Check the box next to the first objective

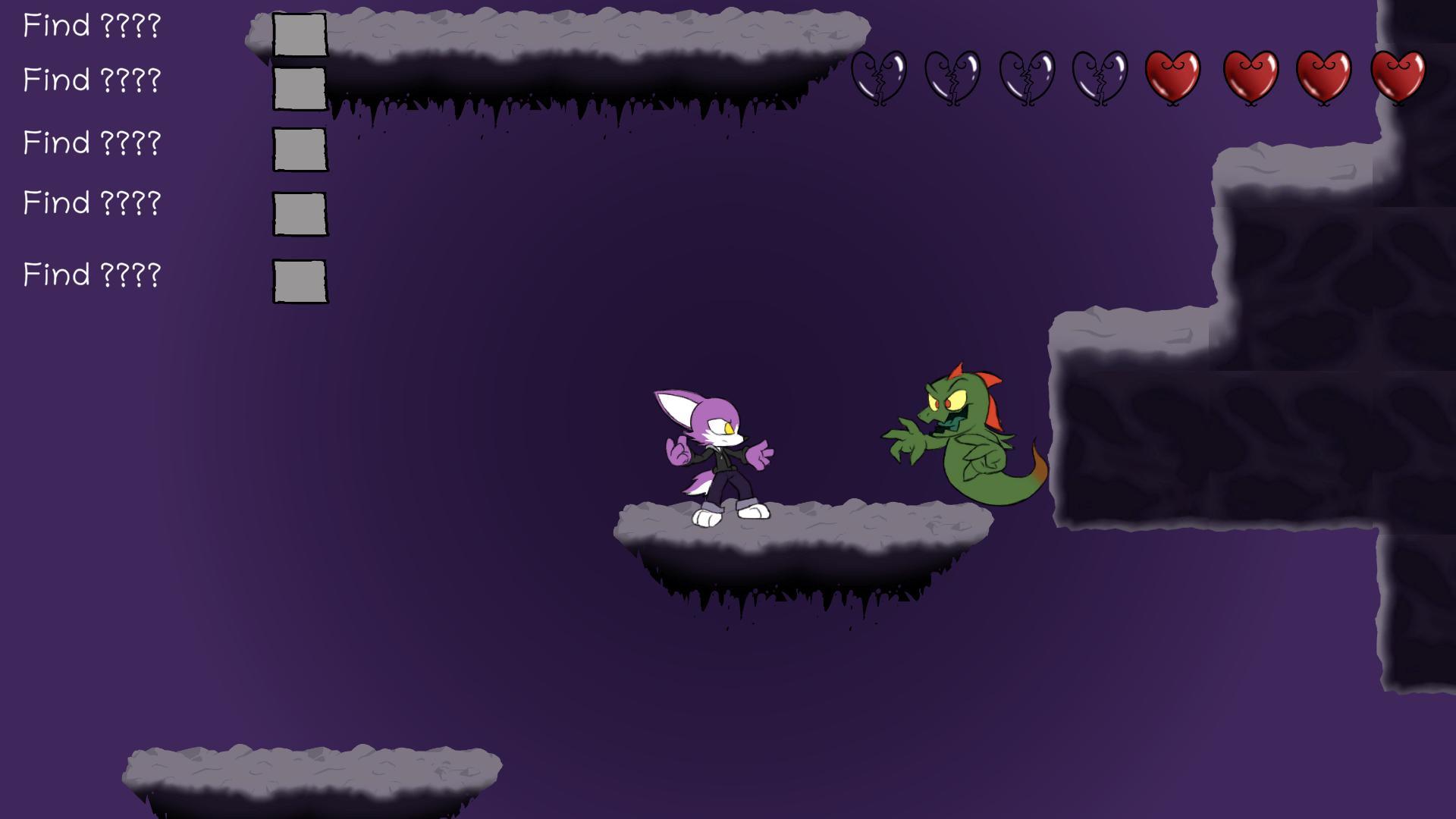click(x=299, y=36)
